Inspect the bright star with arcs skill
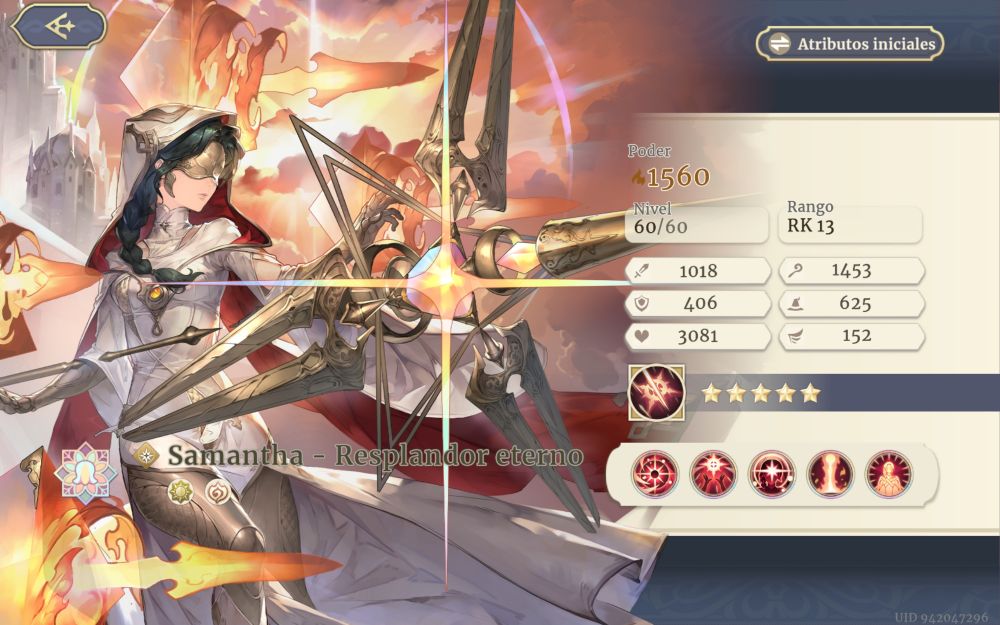1000x625 pixels. point(772,473)
